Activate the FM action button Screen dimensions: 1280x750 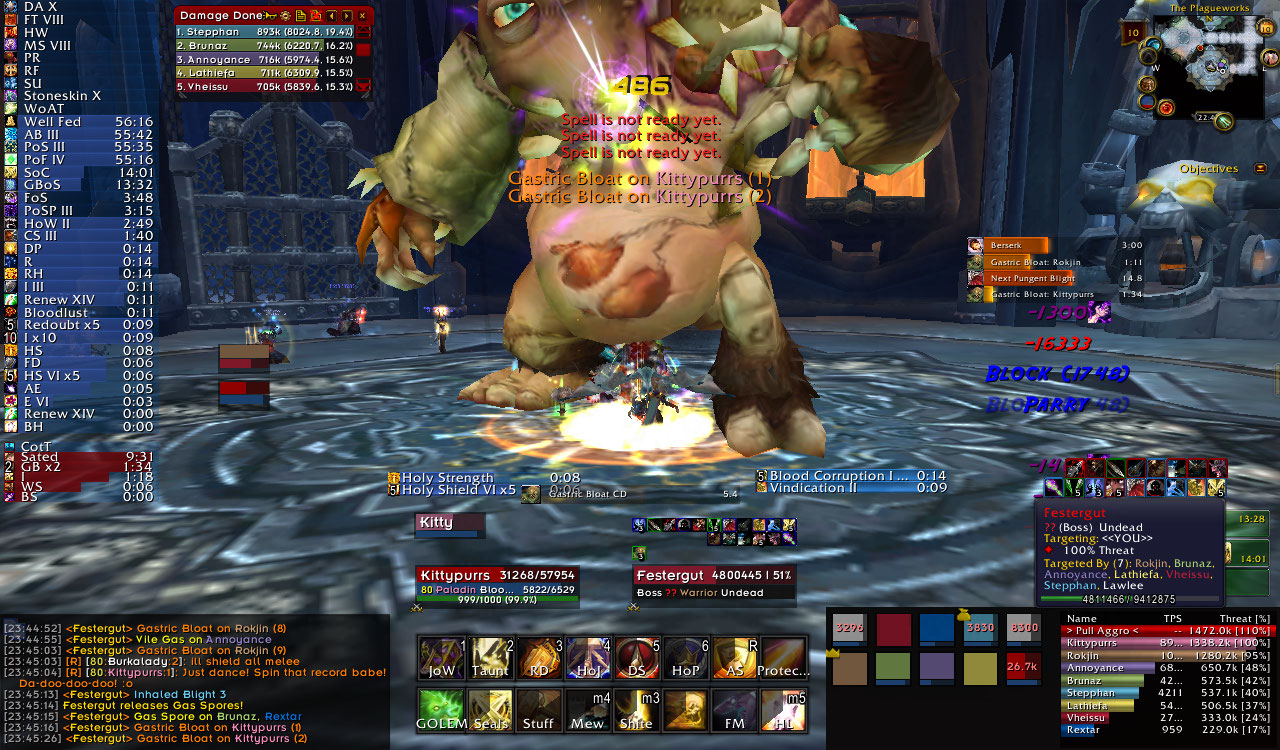pos(735,710)
